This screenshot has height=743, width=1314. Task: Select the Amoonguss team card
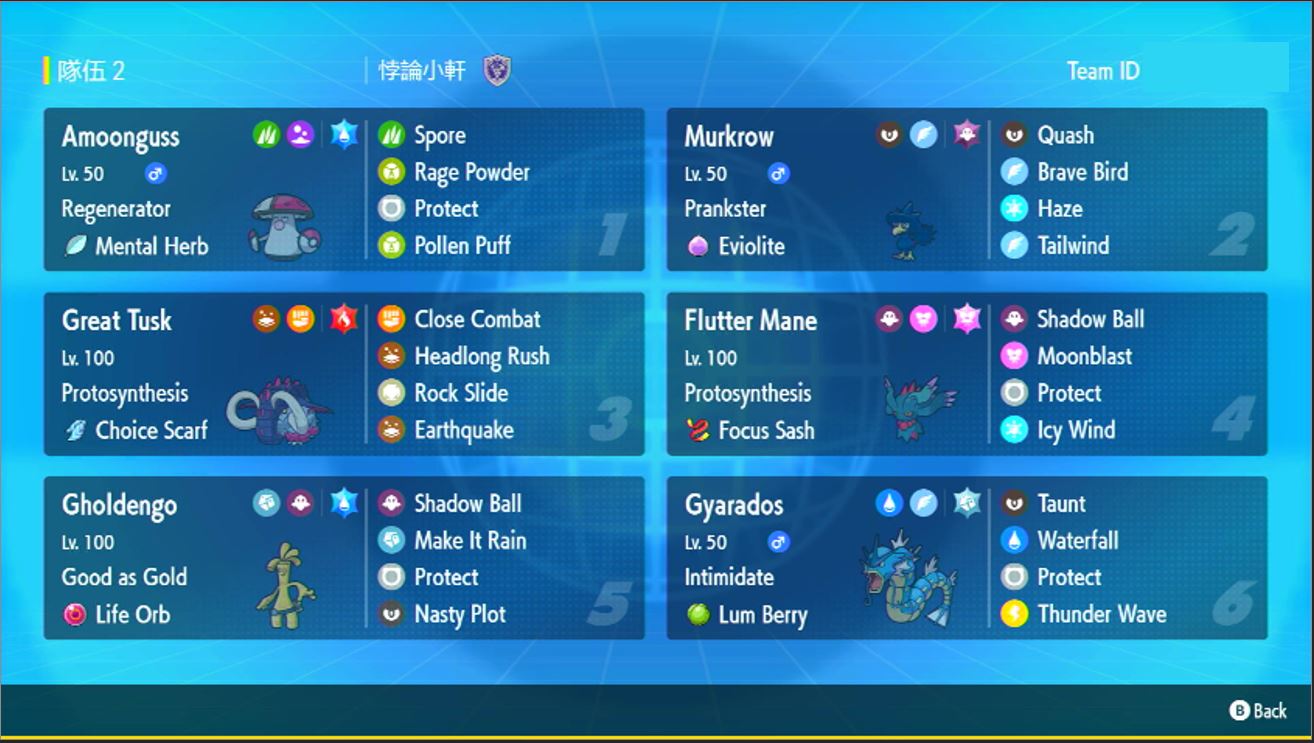[x=343, y=189]
